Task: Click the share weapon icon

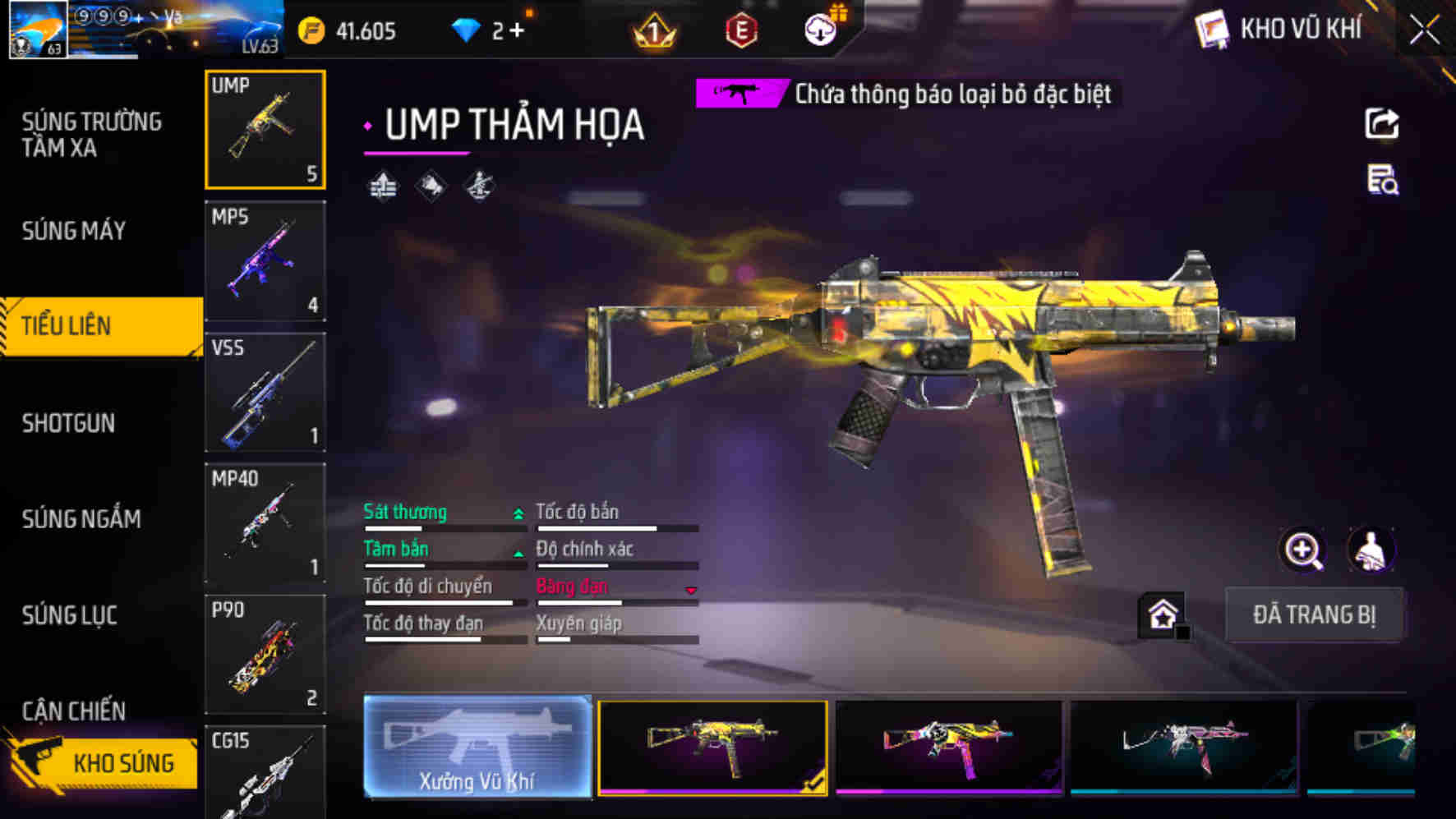Action: coord(1383,123)
